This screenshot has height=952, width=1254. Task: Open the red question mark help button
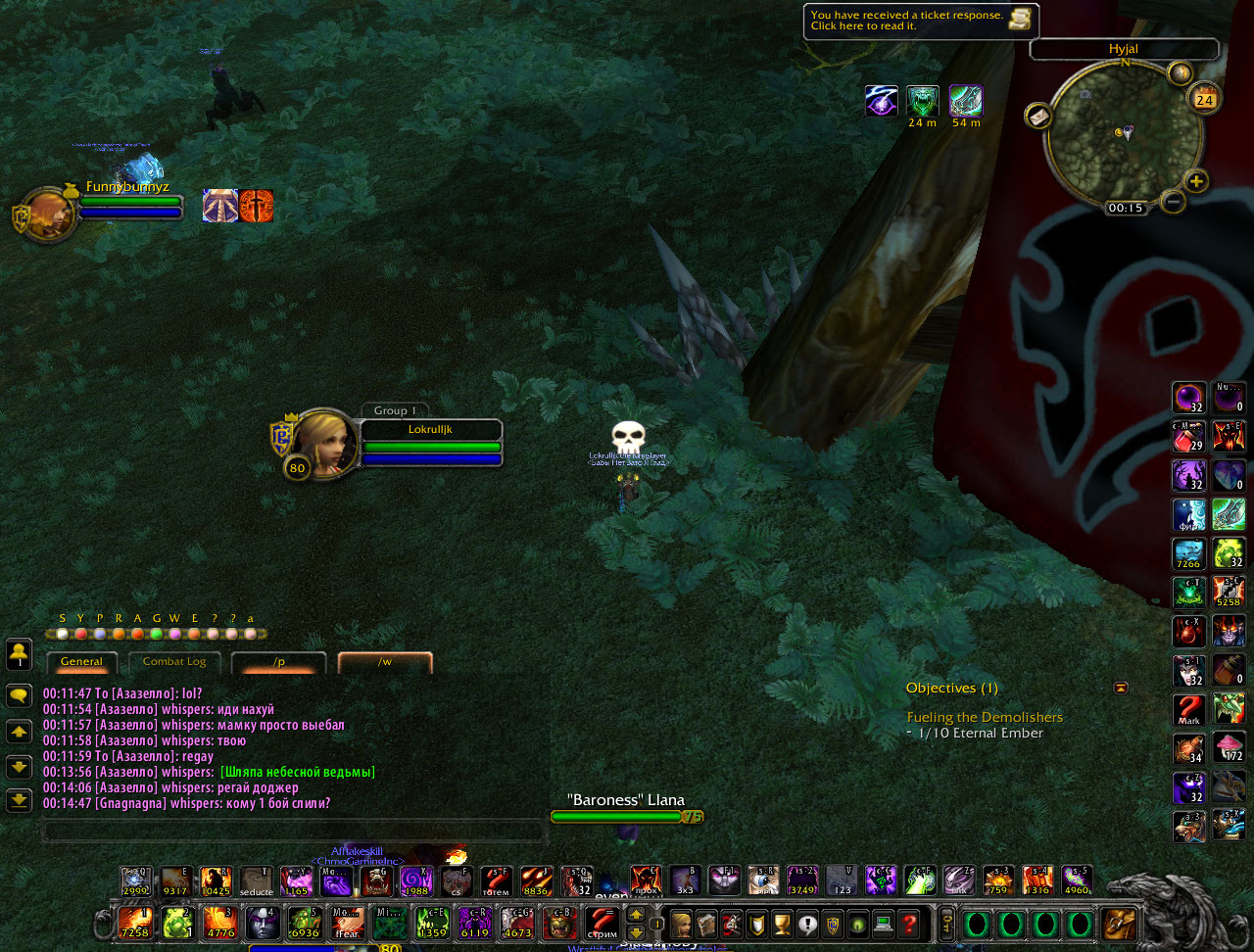tap(909, 924)
